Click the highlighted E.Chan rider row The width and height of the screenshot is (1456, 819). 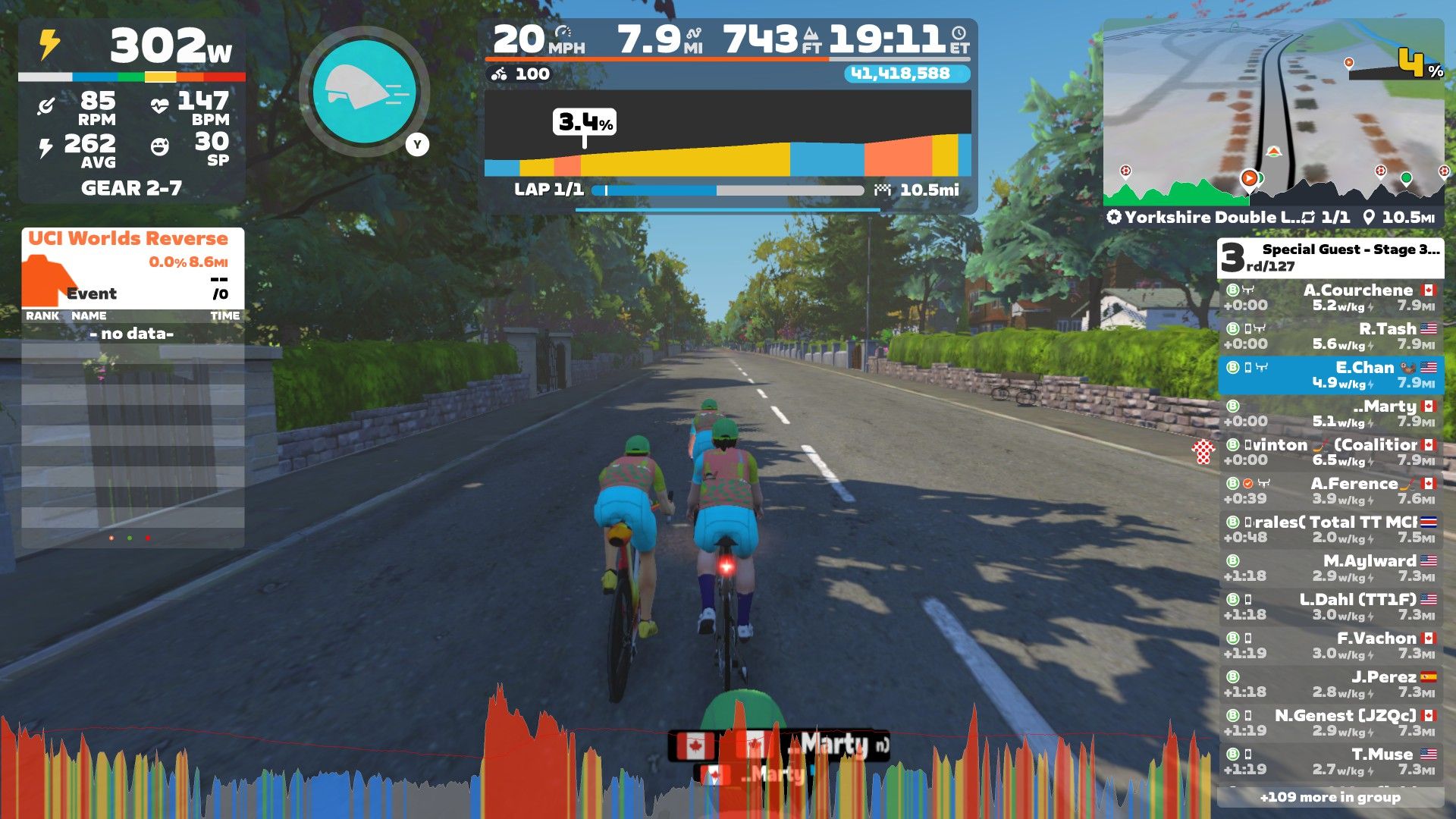click(1331, 375)
